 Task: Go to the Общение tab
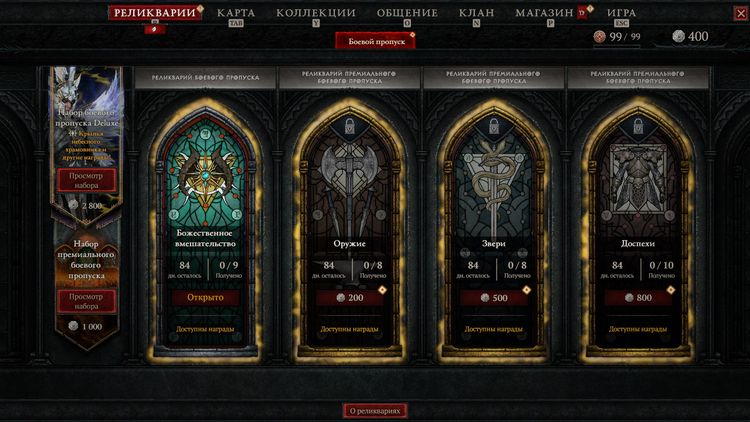point(407,13)
